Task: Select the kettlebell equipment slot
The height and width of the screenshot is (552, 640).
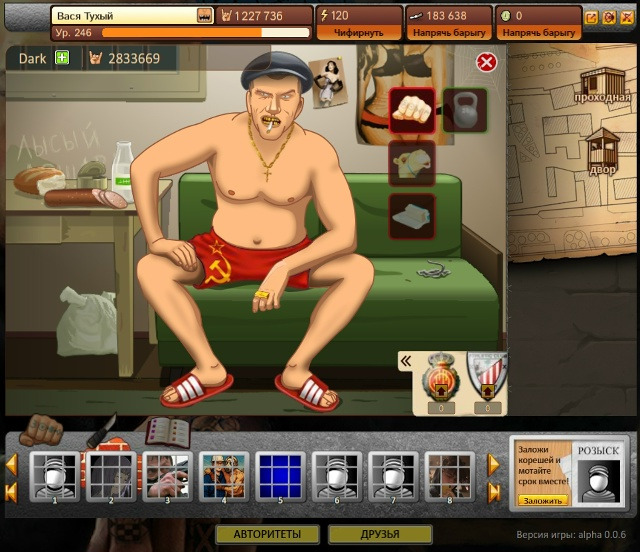Action: (463, 110)
